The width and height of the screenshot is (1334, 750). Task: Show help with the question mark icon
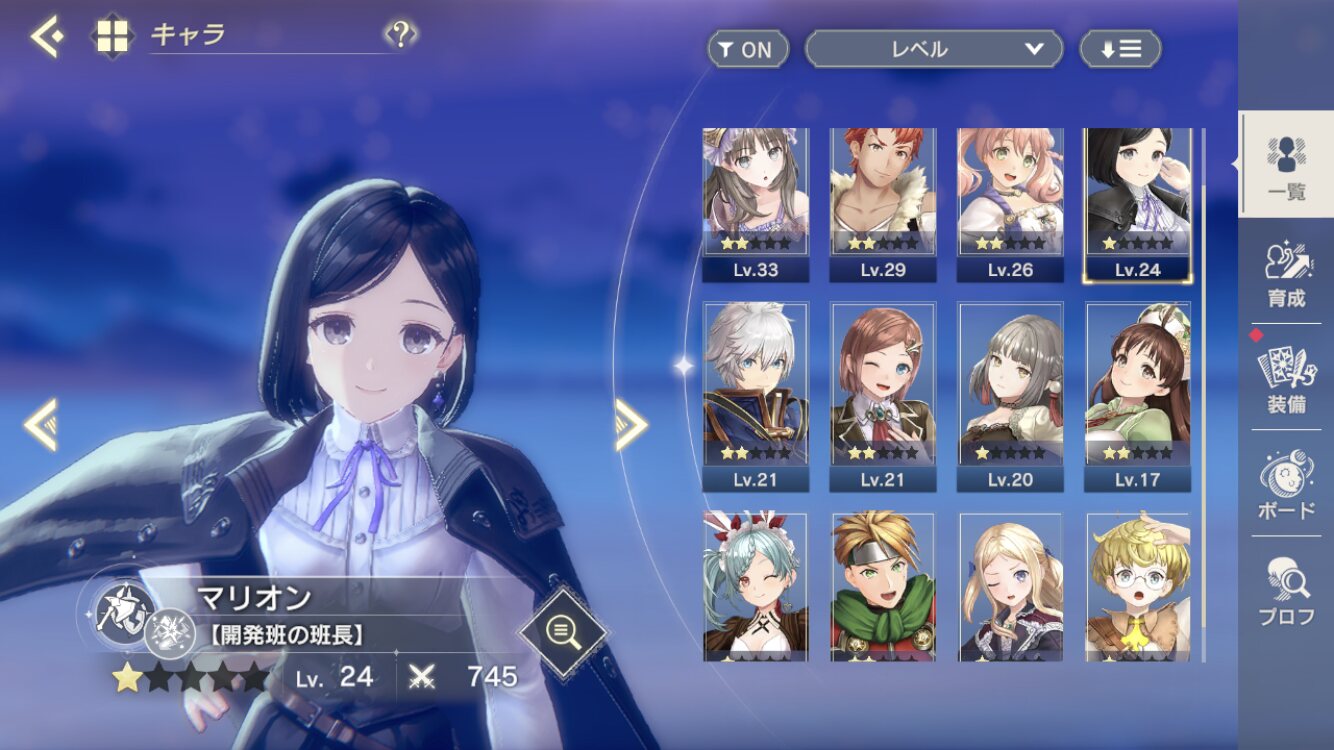pos(400,36)
